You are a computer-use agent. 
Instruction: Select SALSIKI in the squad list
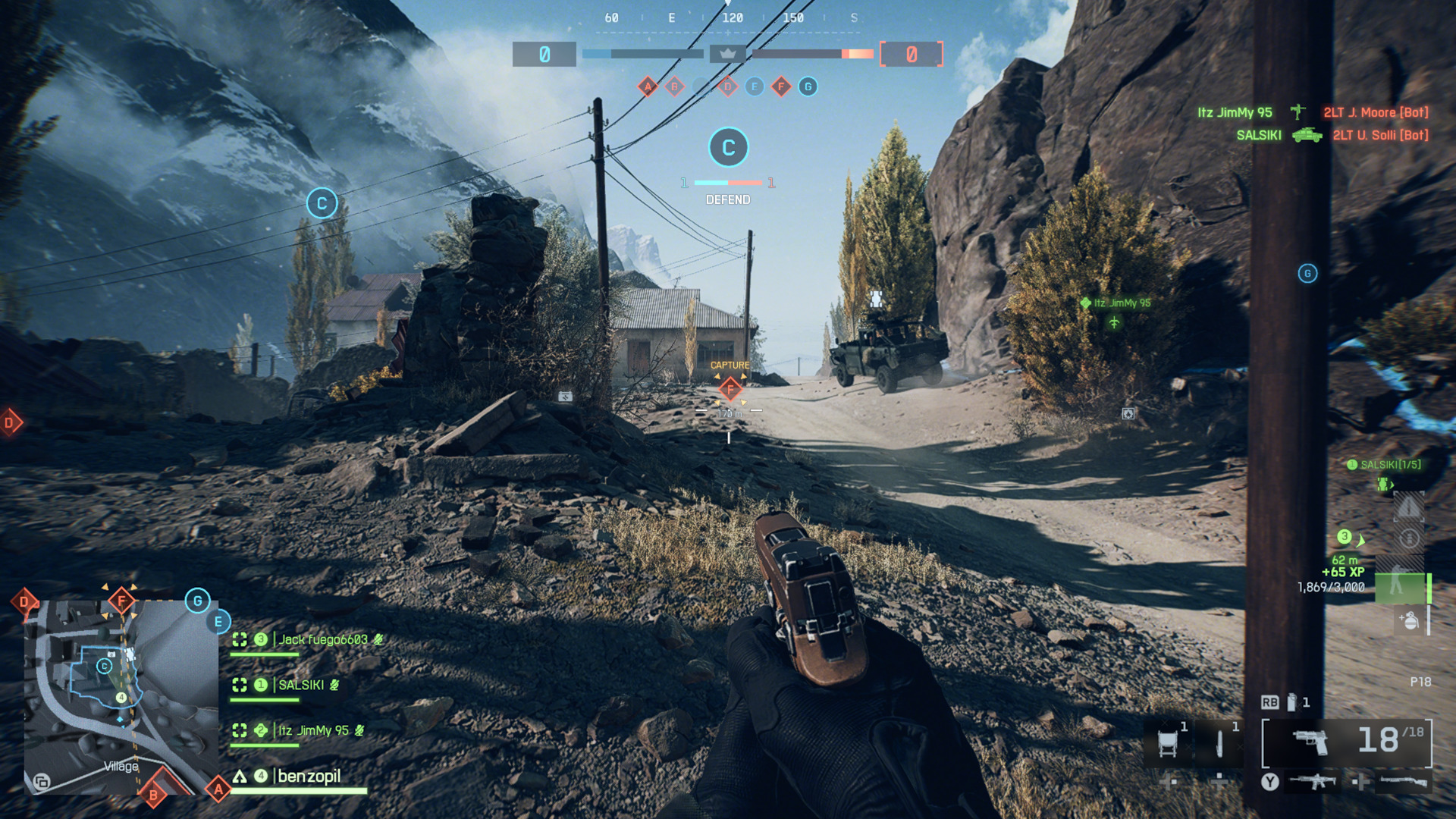coord(301,686)
